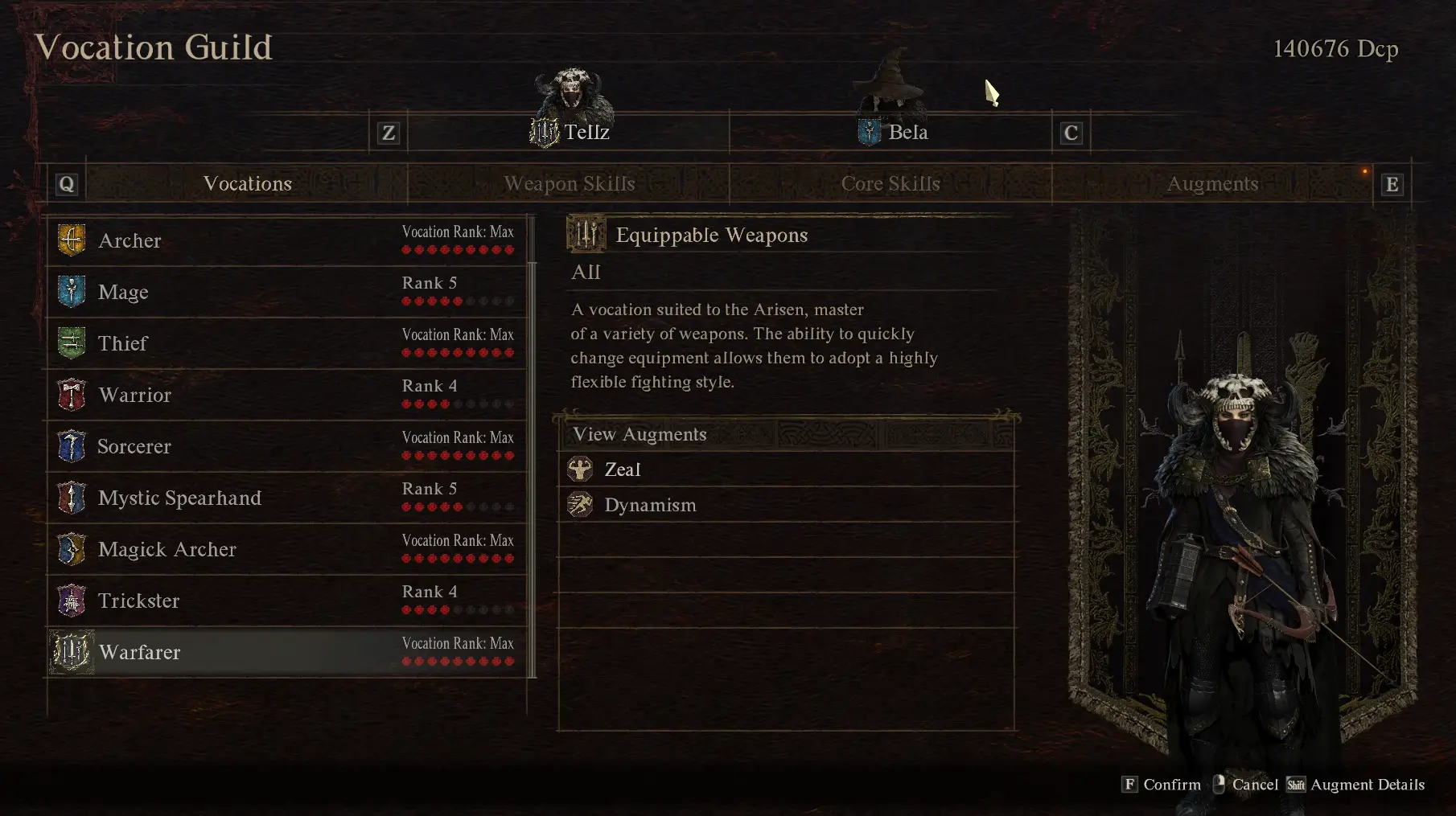Open the Core Skills tab
The image size is (1456, 816).
(x=890, y=183)
